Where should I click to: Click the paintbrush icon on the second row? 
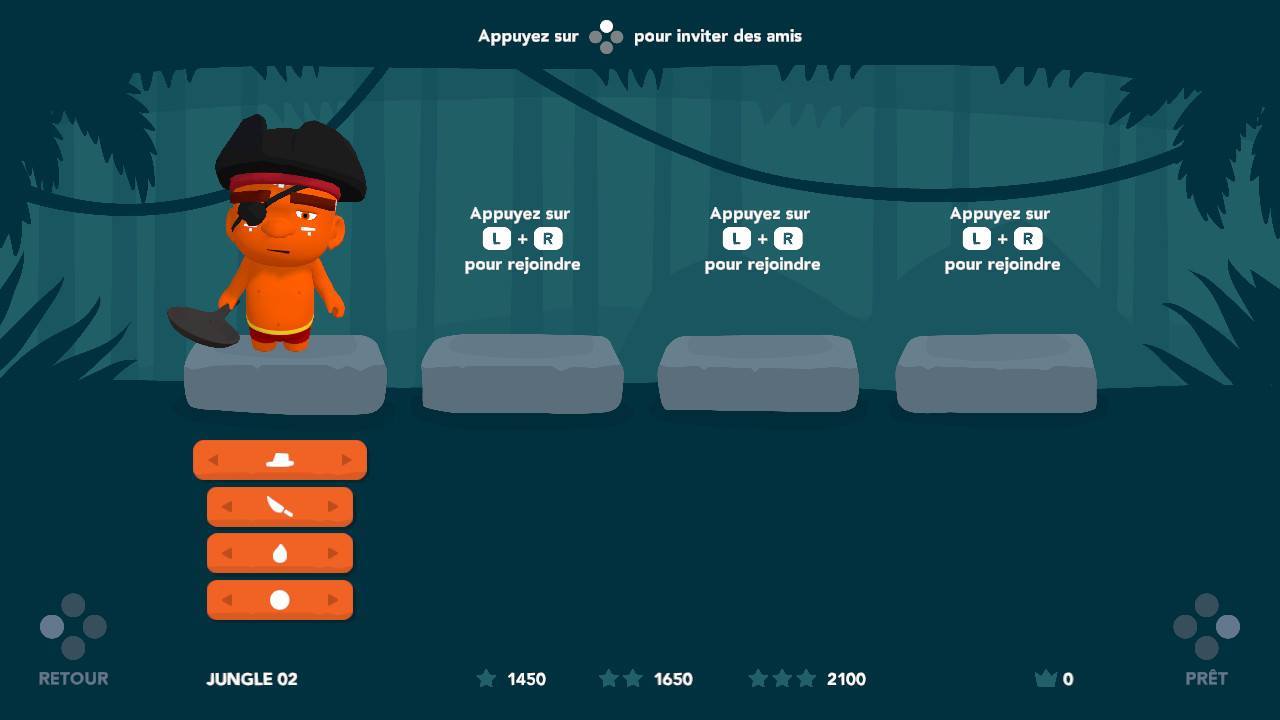(x=280, y=506)
